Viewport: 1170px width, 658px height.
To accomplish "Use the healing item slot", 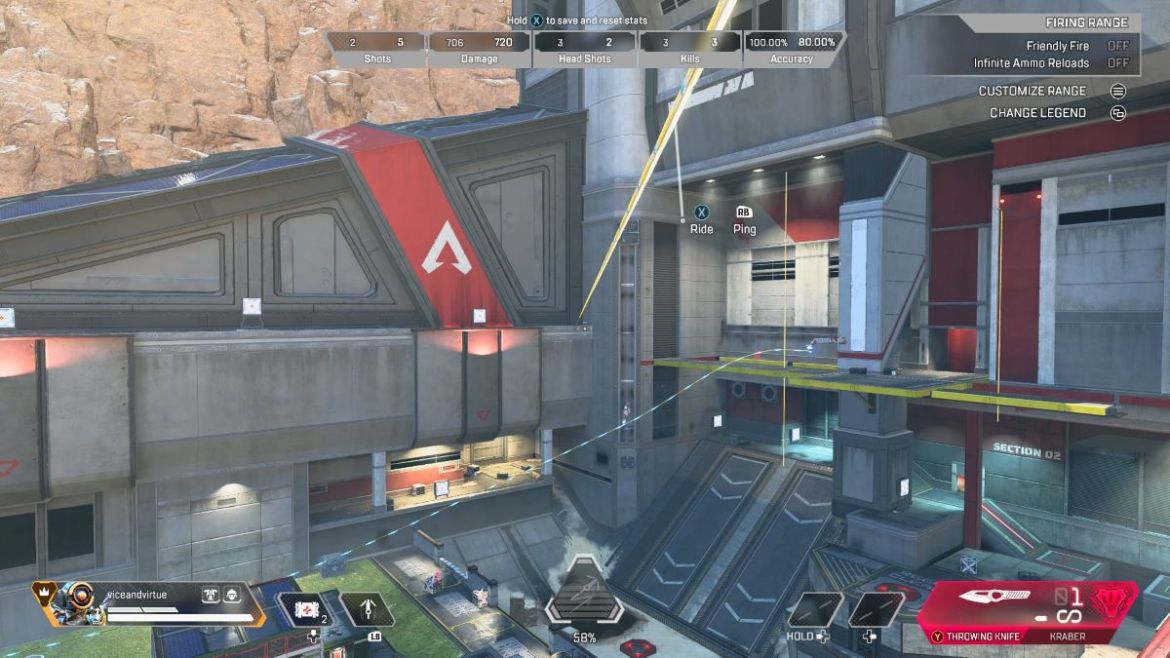I will click(x=303, y=608).
